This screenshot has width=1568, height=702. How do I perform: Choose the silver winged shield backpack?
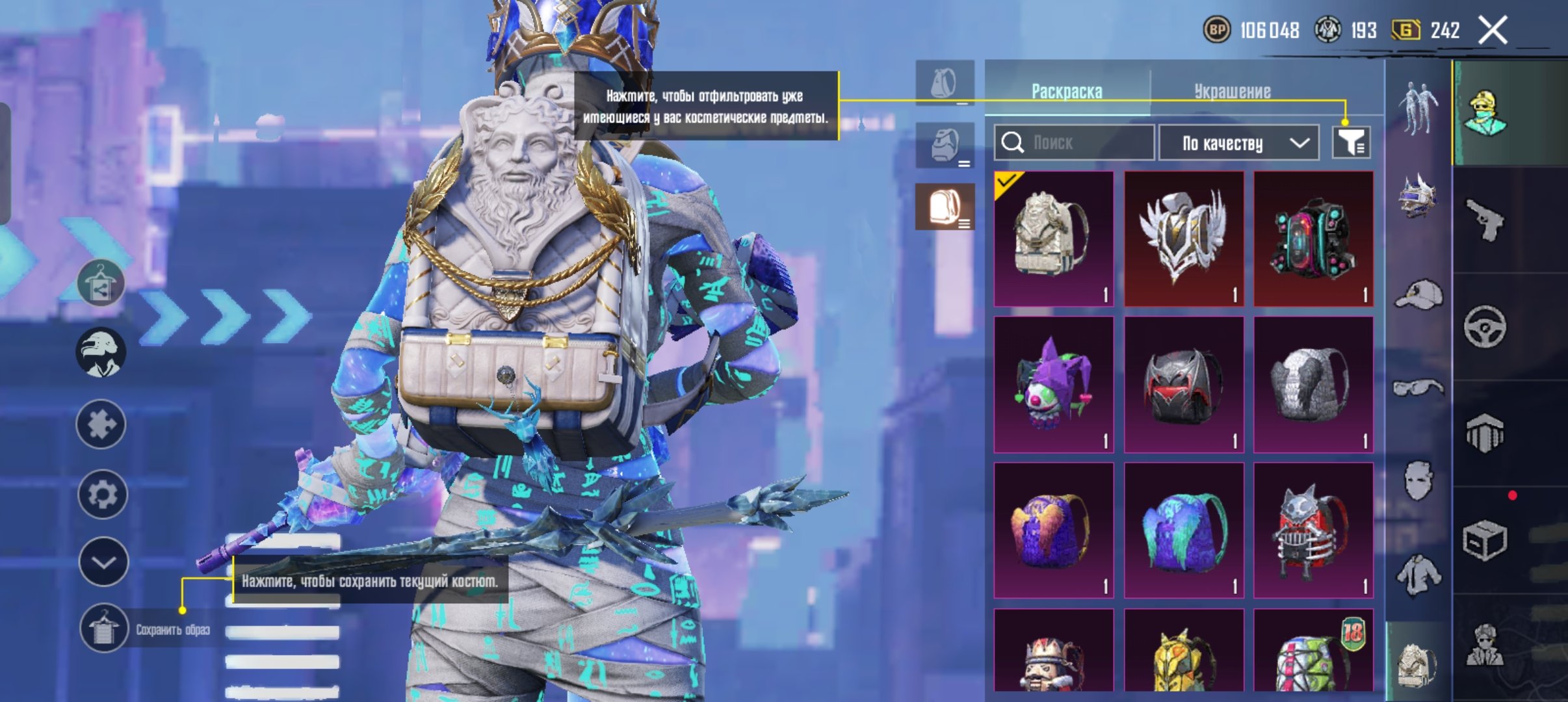point(1184,239)
